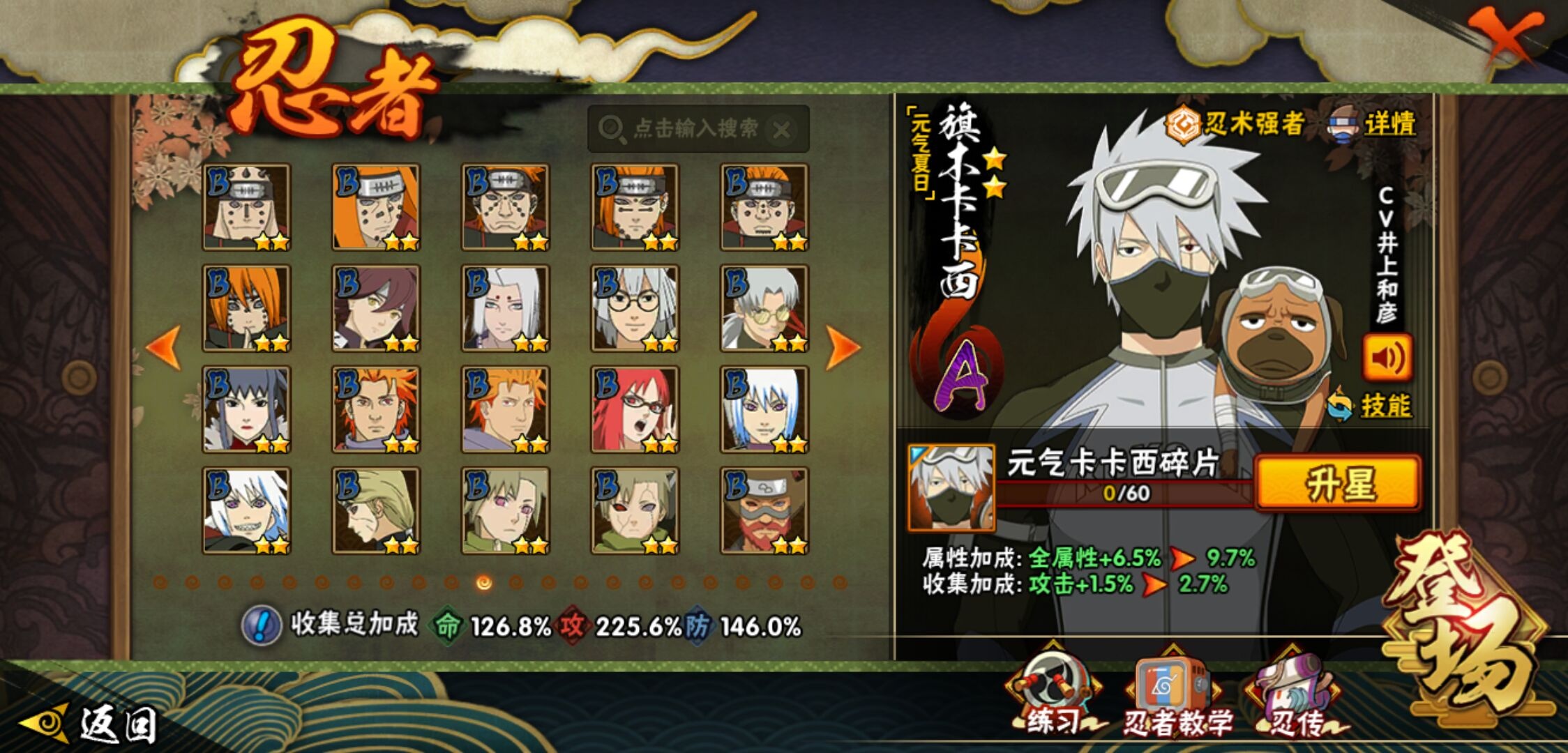Open the 忍术强者 ninjutsu expert tag
This screenshot has width=1568, height=753.
(1236, 125)
